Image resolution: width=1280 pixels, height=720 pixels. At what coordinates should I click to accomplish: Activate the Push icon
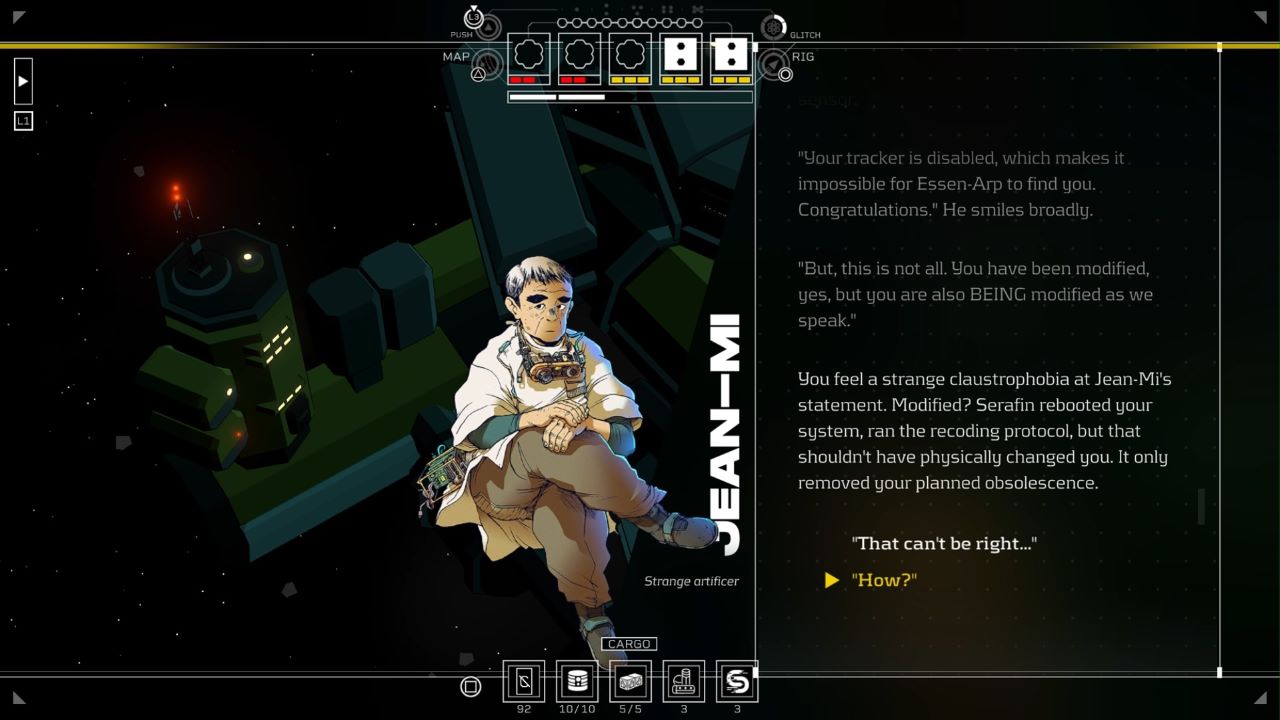tap(487, 25)
